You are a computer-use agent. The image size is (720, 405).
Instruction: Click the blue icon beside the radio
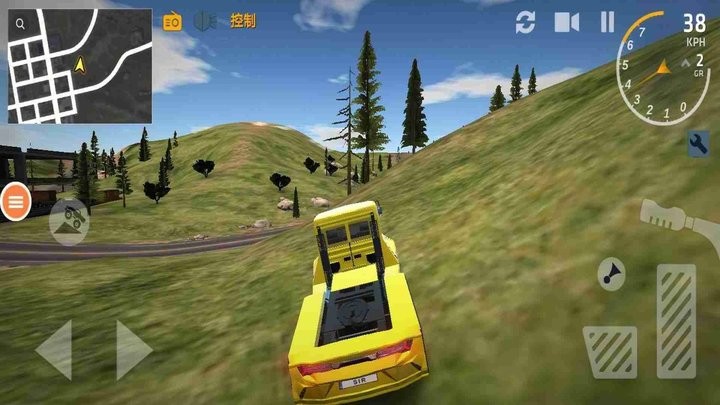tap(205, 21)
